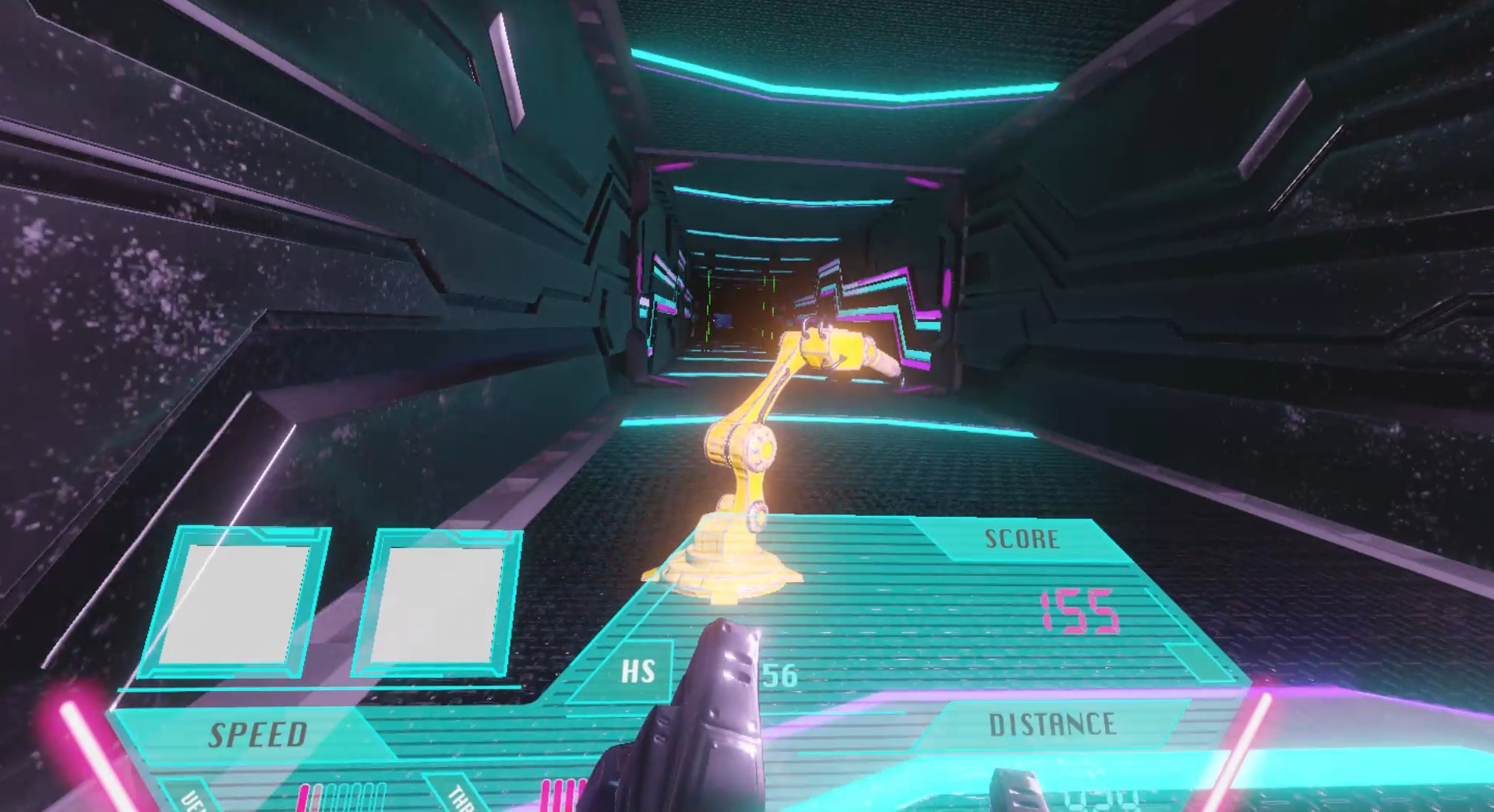
Task: Expand the SPEED panel section
Action: pyautogui.click(x=257, y=731)
